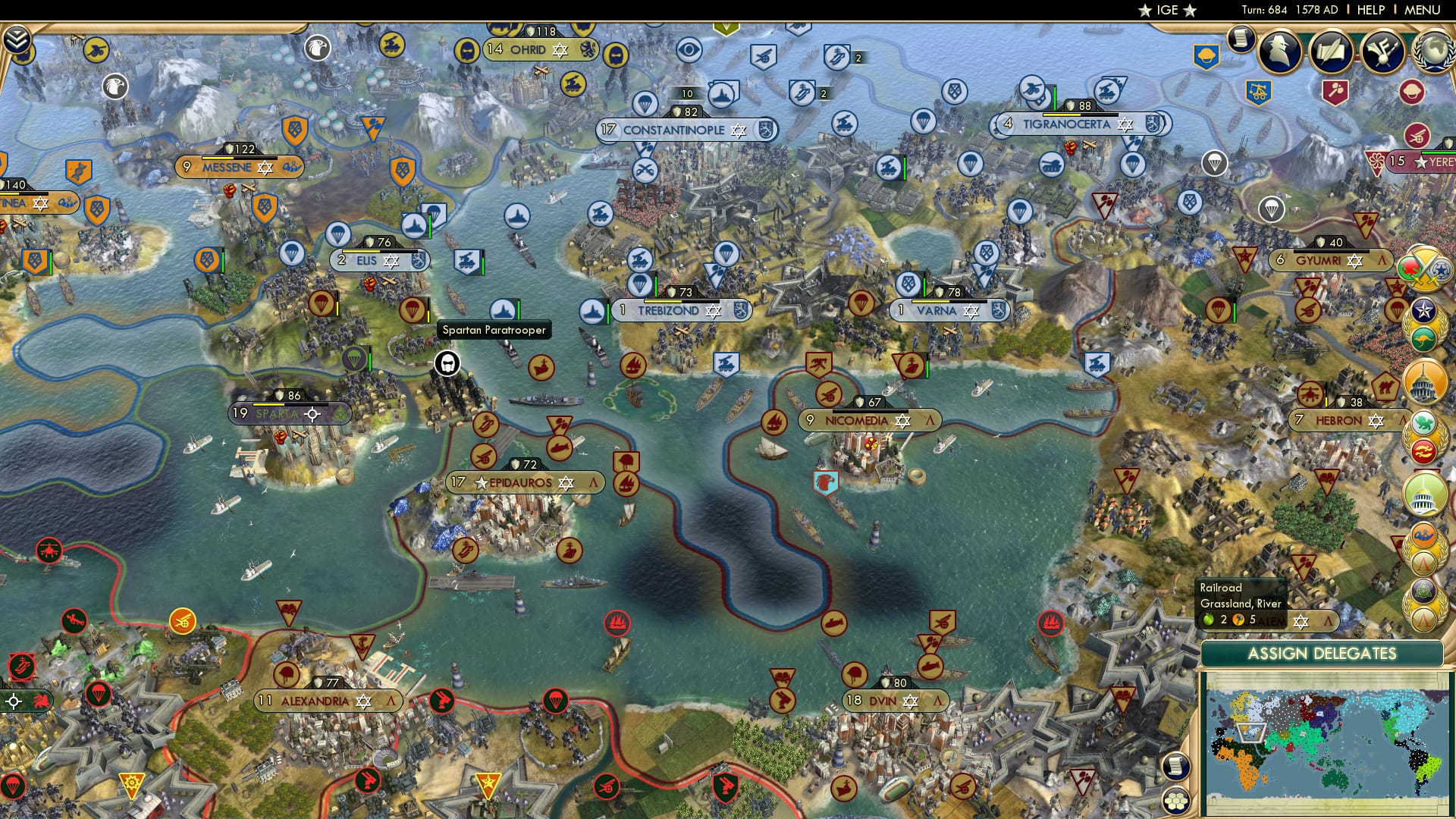
Task: Click the small notification log scroll icon
Action: [1241, 39]
